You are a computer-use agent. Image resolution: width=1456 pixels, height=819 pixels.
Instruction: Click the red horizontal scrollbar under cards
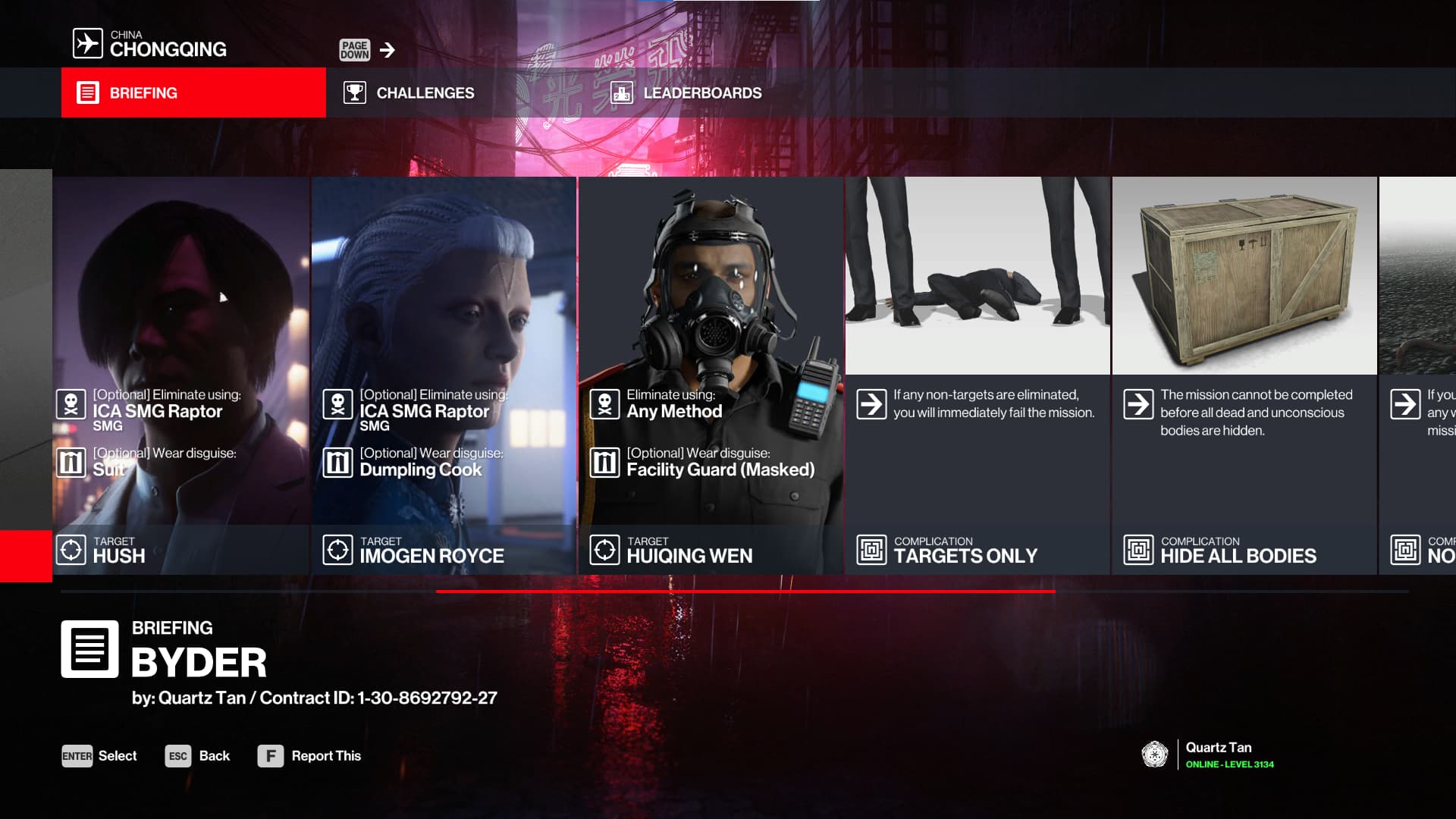pyautogui.click(x=745, y=591)
